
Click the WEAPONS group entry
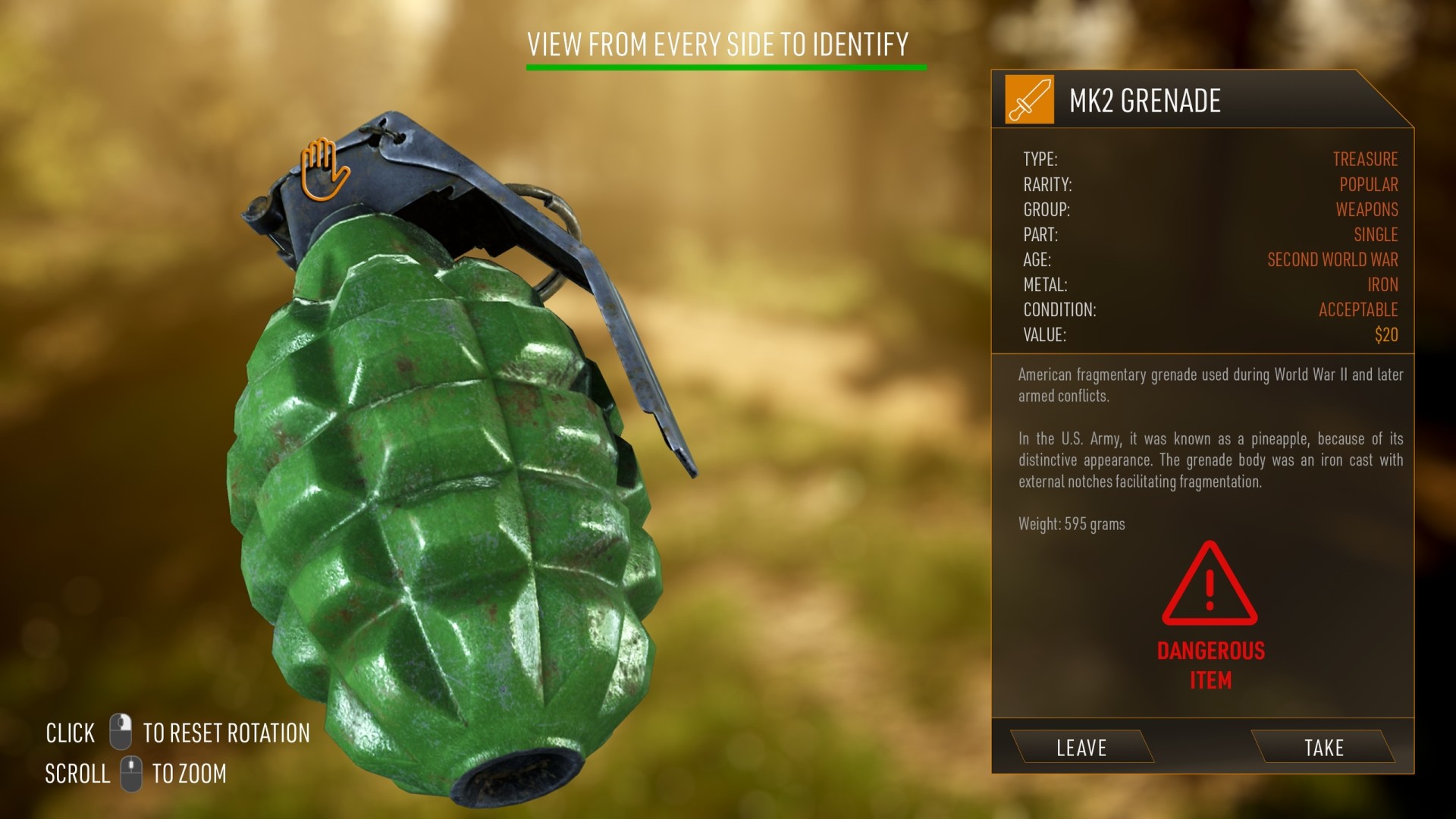point(1367,209)
